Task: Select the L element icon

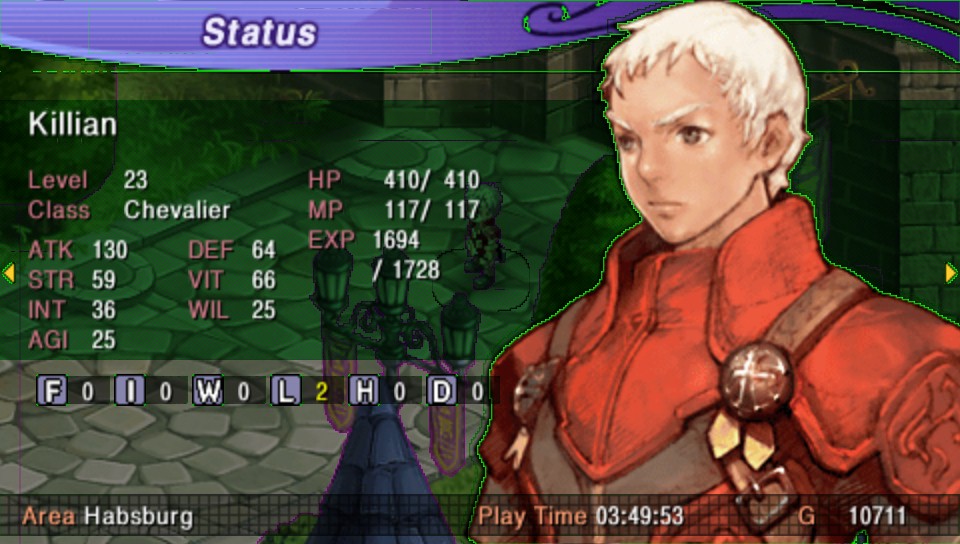Action: pyautogui.click(x=286, y=391)
